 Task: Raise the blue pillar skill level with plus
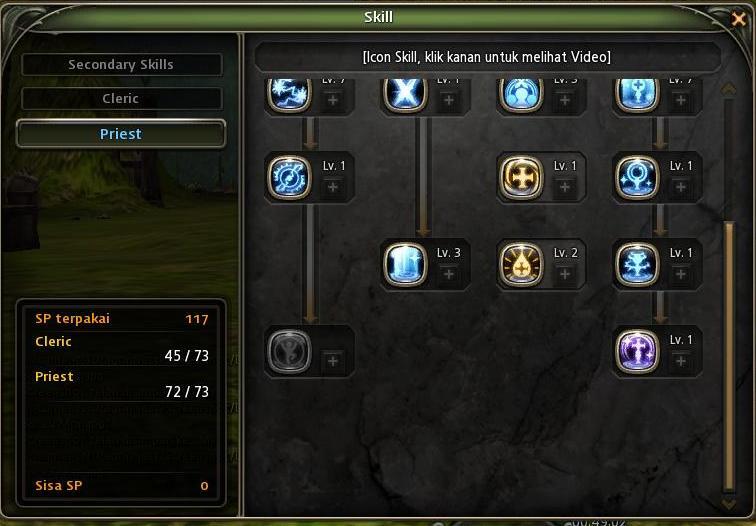(448, 275)
